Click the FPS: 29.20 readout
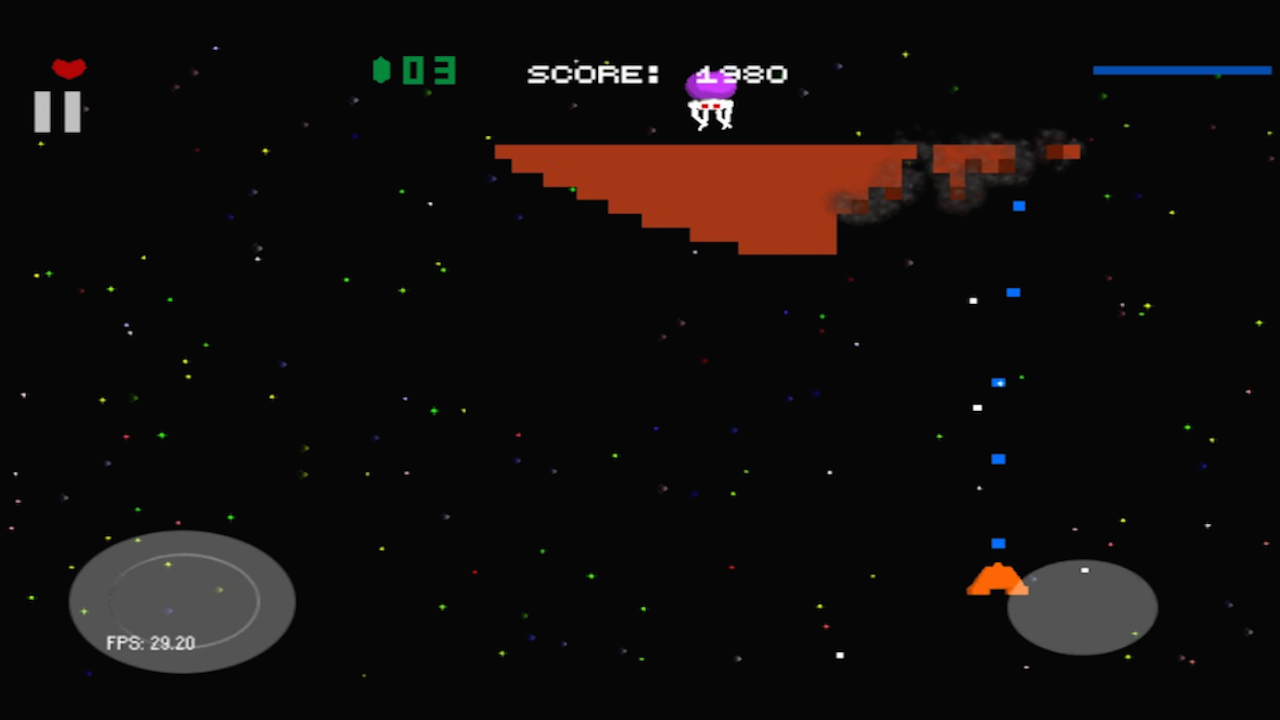This screenshot has width=1280, height=720. coord(150,643)
